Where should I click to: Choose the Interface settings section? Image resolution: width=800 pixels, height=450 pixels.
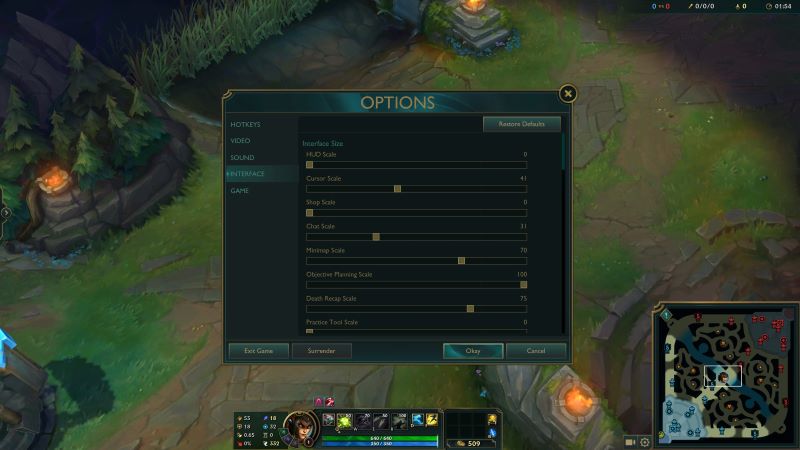point(248,174)
